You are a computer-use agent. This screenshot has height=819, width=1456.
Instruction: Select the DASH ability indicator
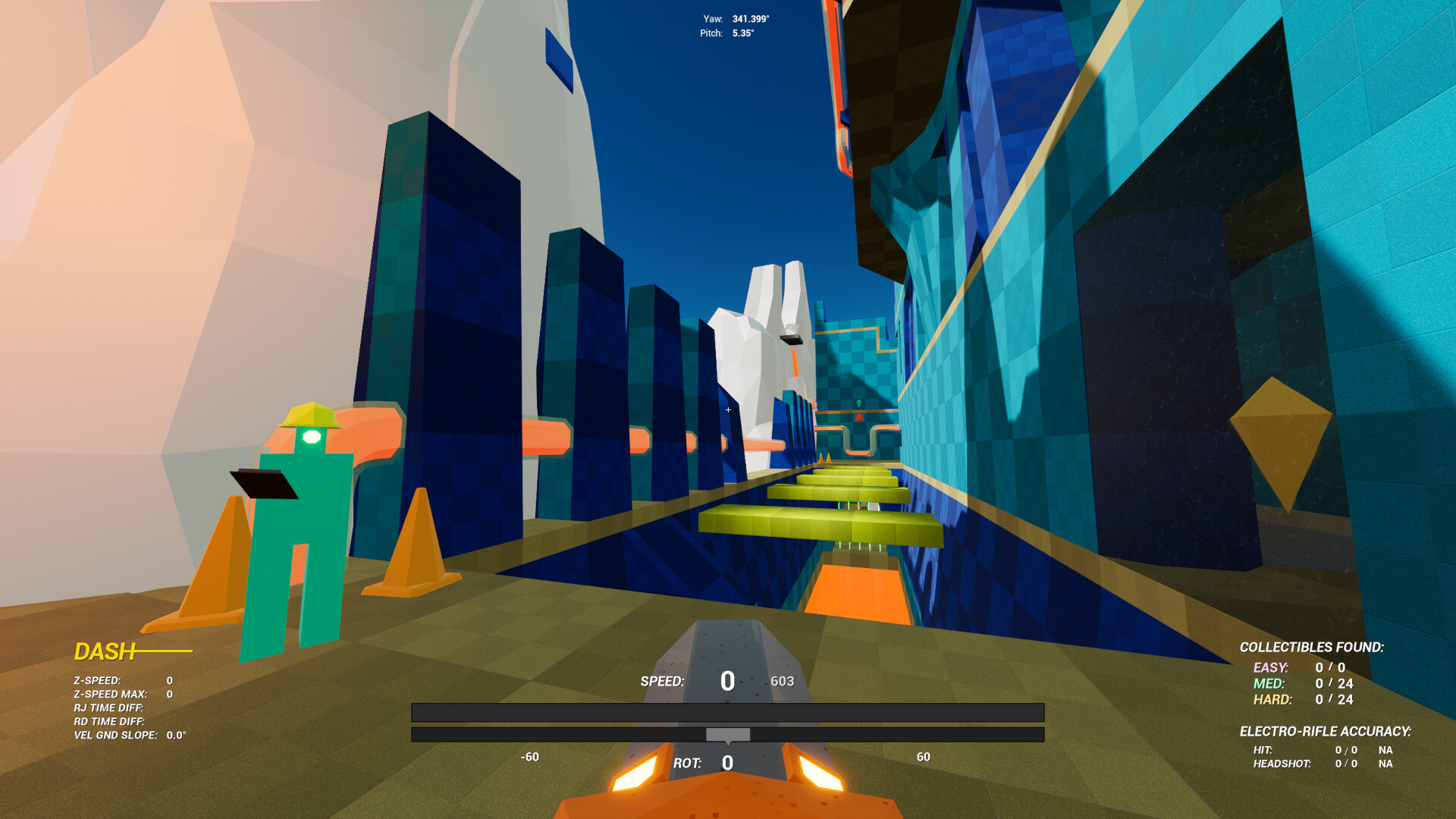tap(105, 650)
